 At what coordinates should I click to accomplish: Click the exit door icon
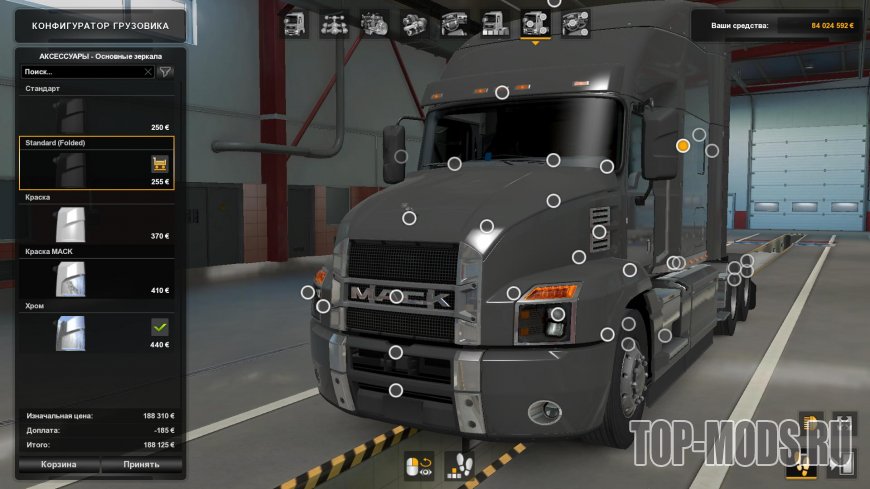coord(844,464)
